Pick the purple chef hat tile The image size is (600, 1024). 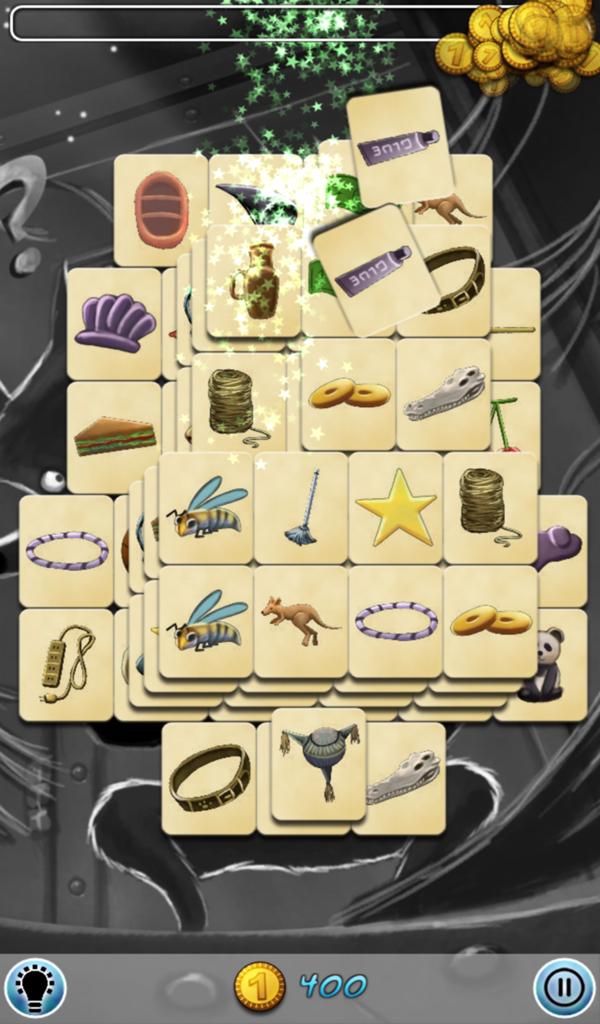click(x=115, y=322)
